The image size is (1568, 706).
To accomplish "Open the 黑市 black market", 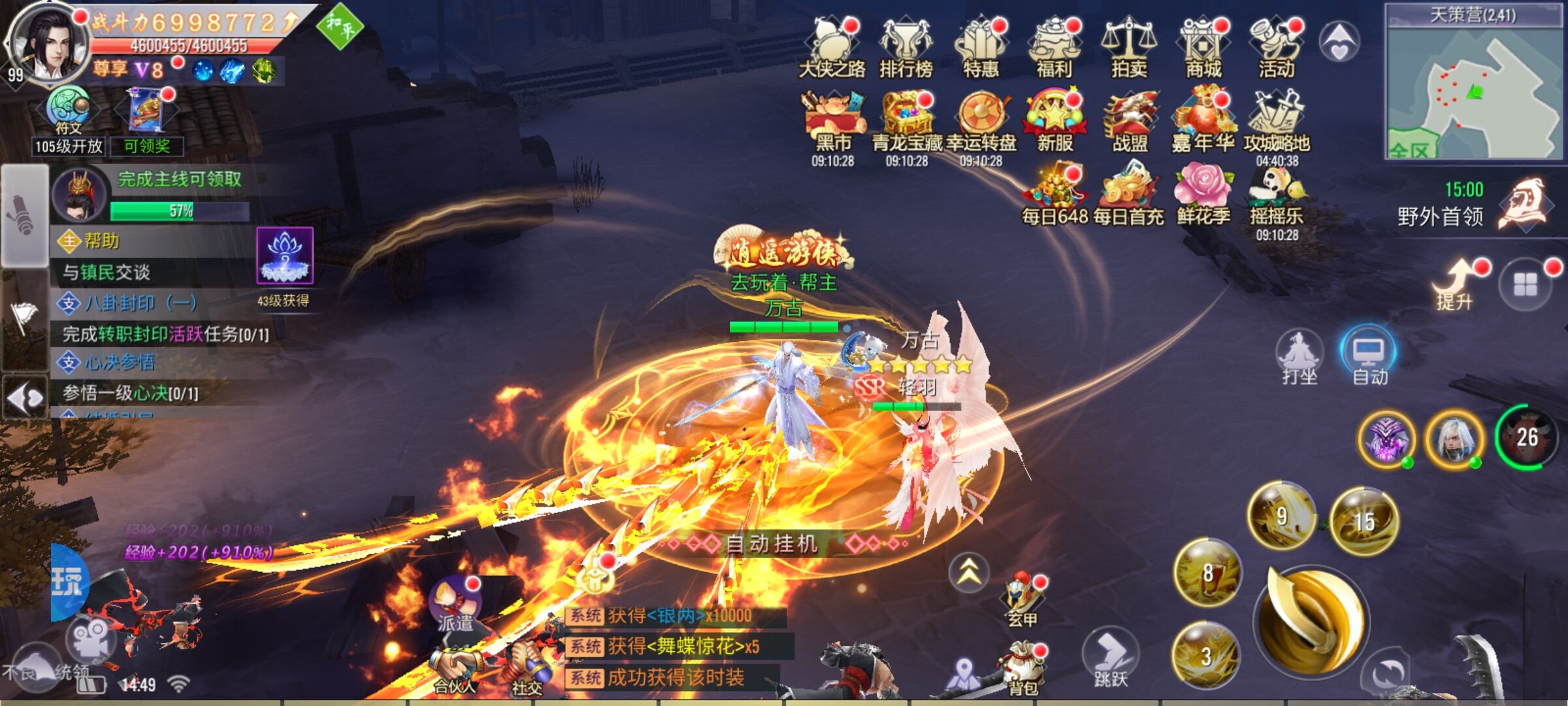I will (833, 124).
